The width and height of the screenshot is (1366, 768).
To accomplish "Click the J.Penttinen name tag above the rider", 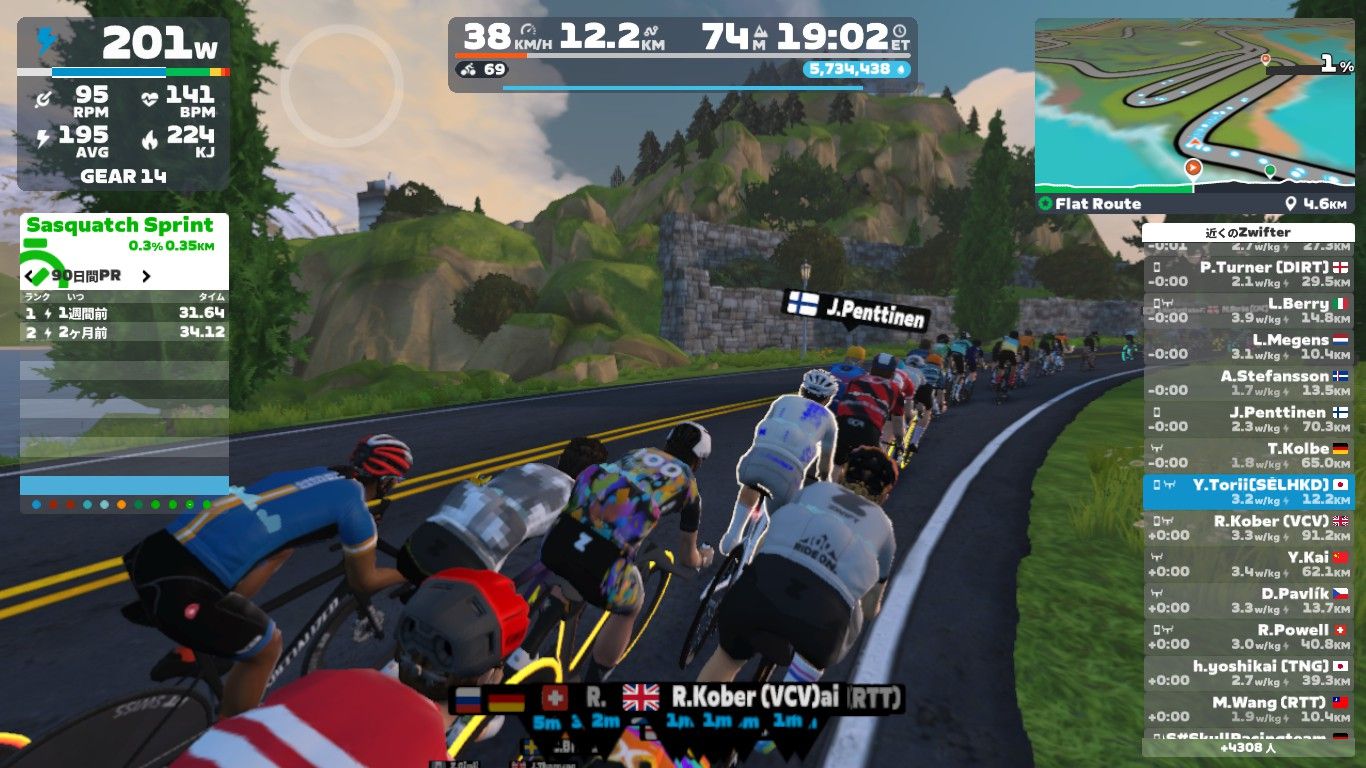I will (x=856, y=310).
